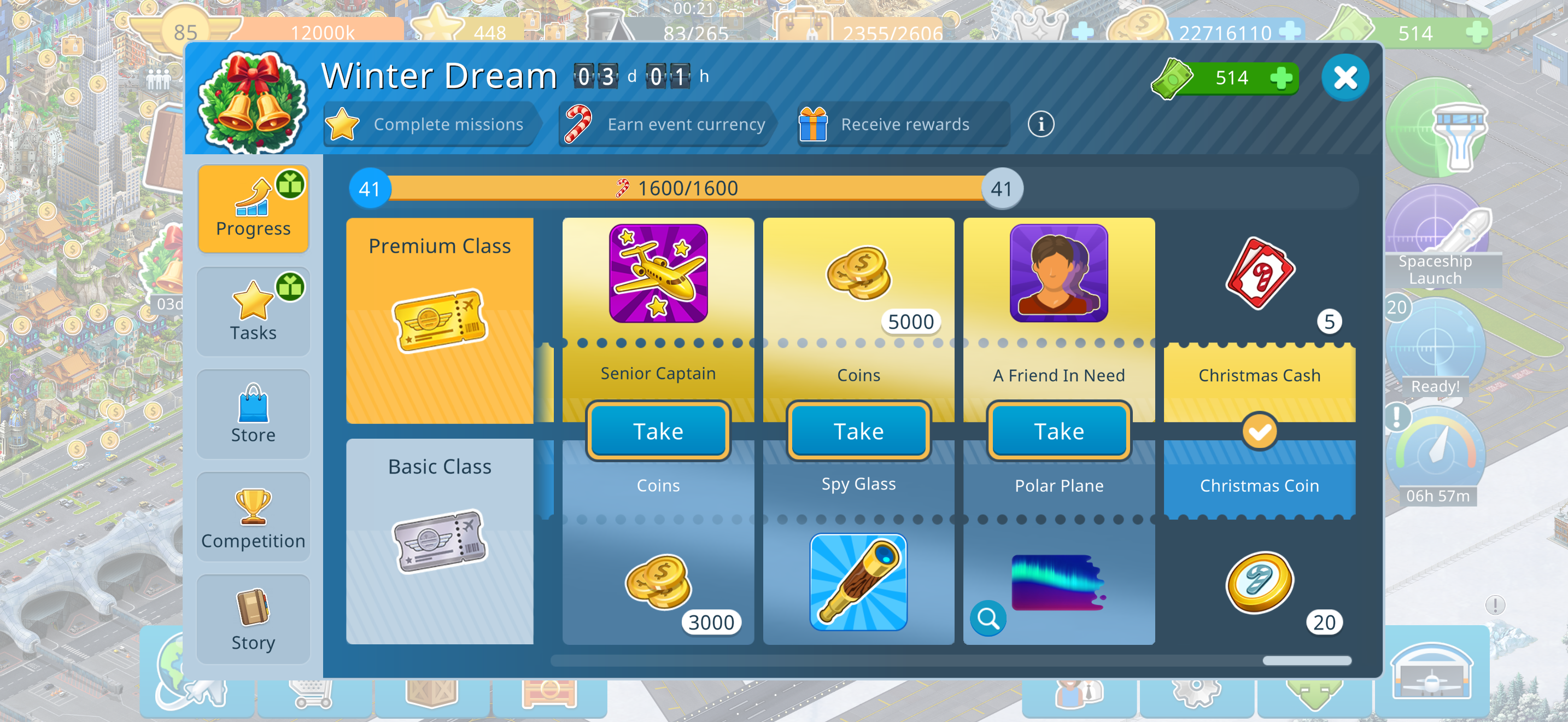Click the Senior Captain golden plane icon
Image resolution: width=1568 pixels, height=722 pixels.
(658, 273)
